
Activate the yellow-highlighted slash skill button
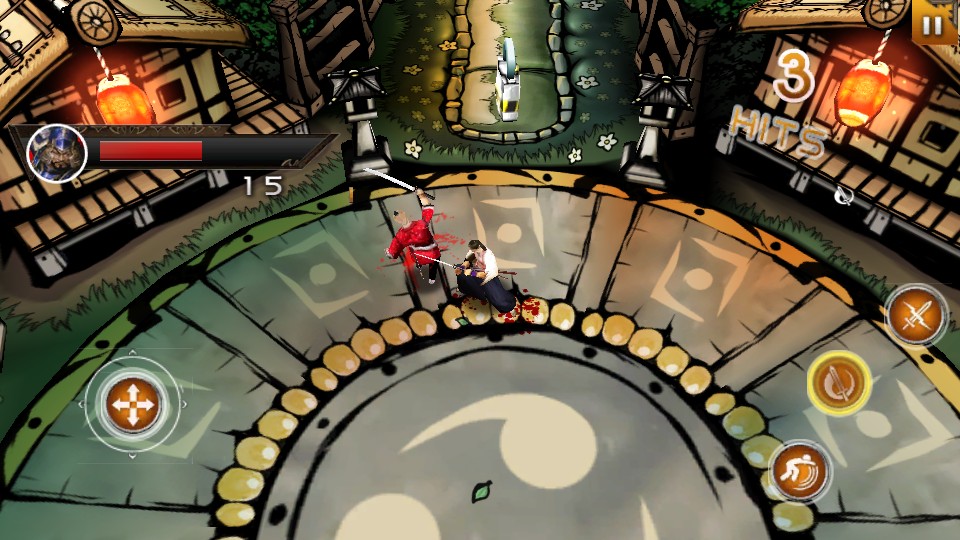[840, 383]
